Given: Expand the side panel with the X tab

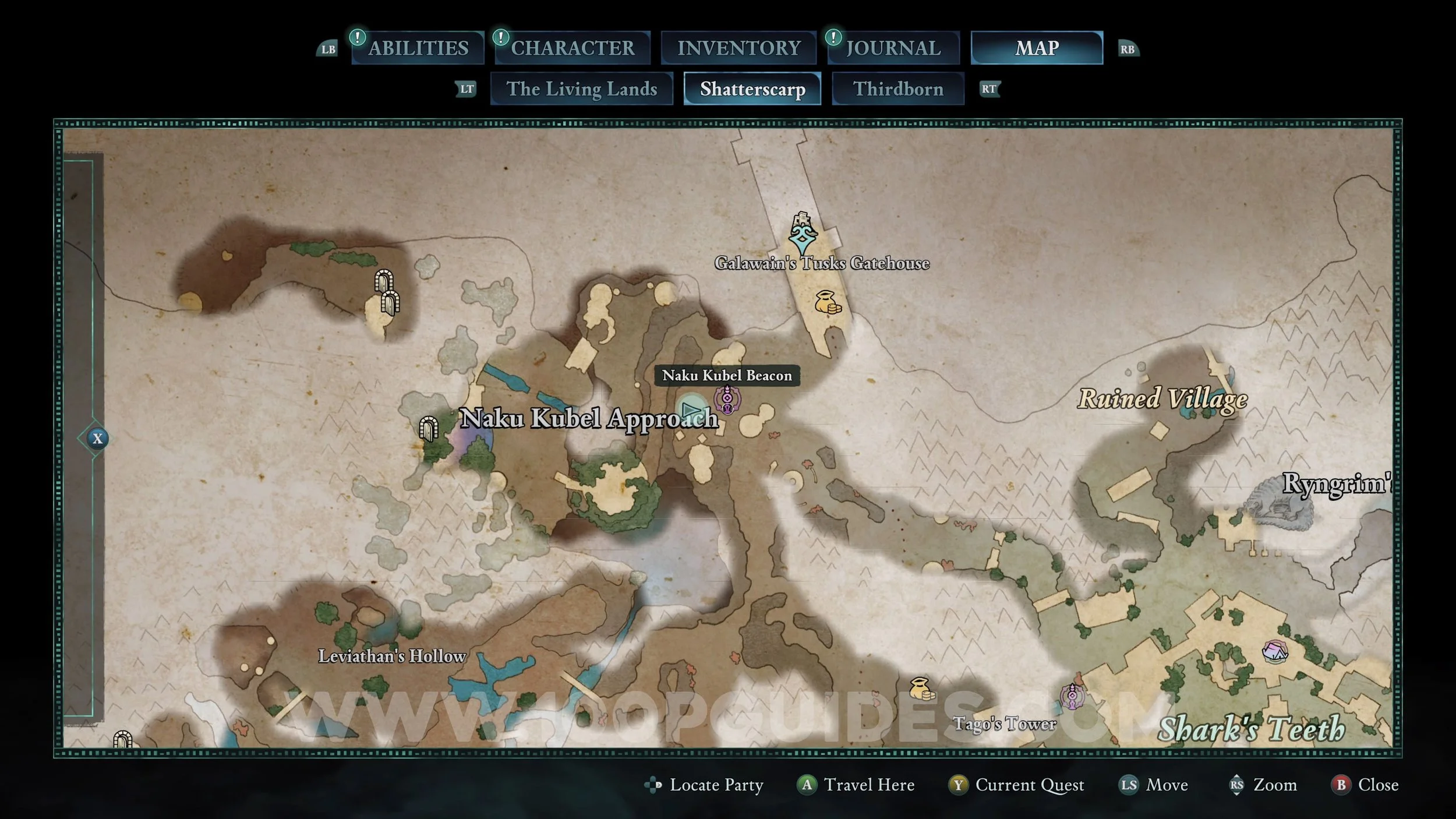Looking at the screenshot, I should click(97, 439).
